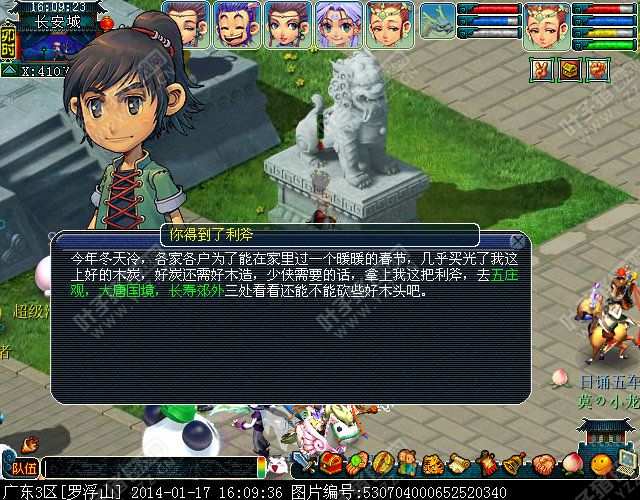Open the 队伍 team chat channel button
640x500 pixels.
coord(22,467)
